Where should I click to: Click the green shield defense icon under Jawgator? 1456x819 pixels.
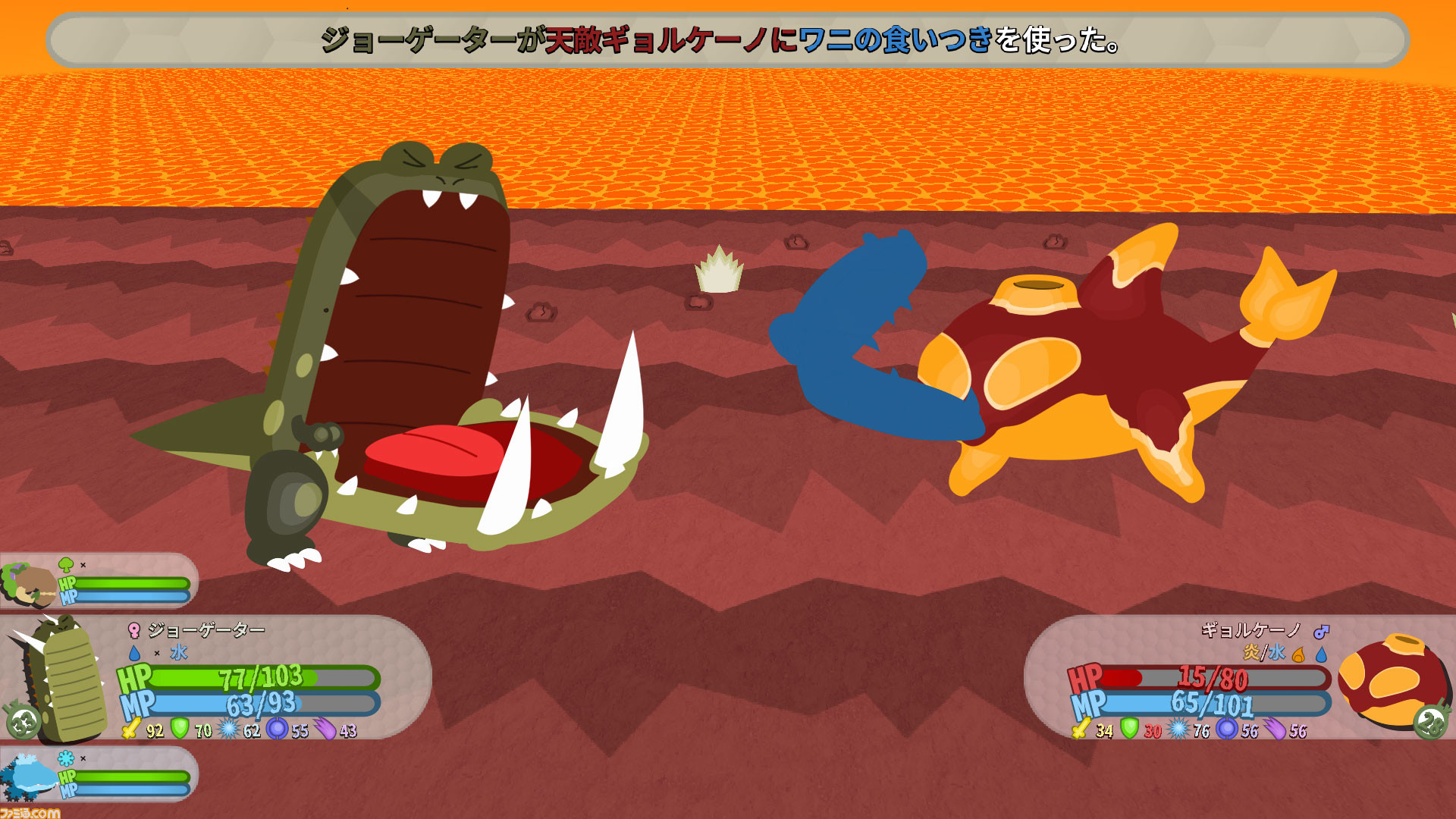point(178,728)
